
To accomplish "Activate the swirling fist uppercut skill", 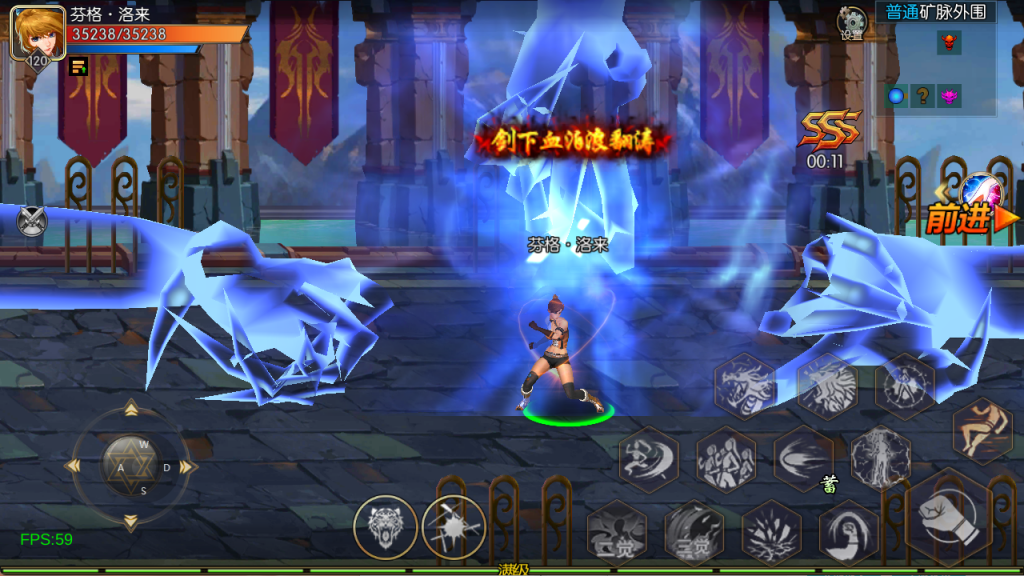I will click(849, 531).
